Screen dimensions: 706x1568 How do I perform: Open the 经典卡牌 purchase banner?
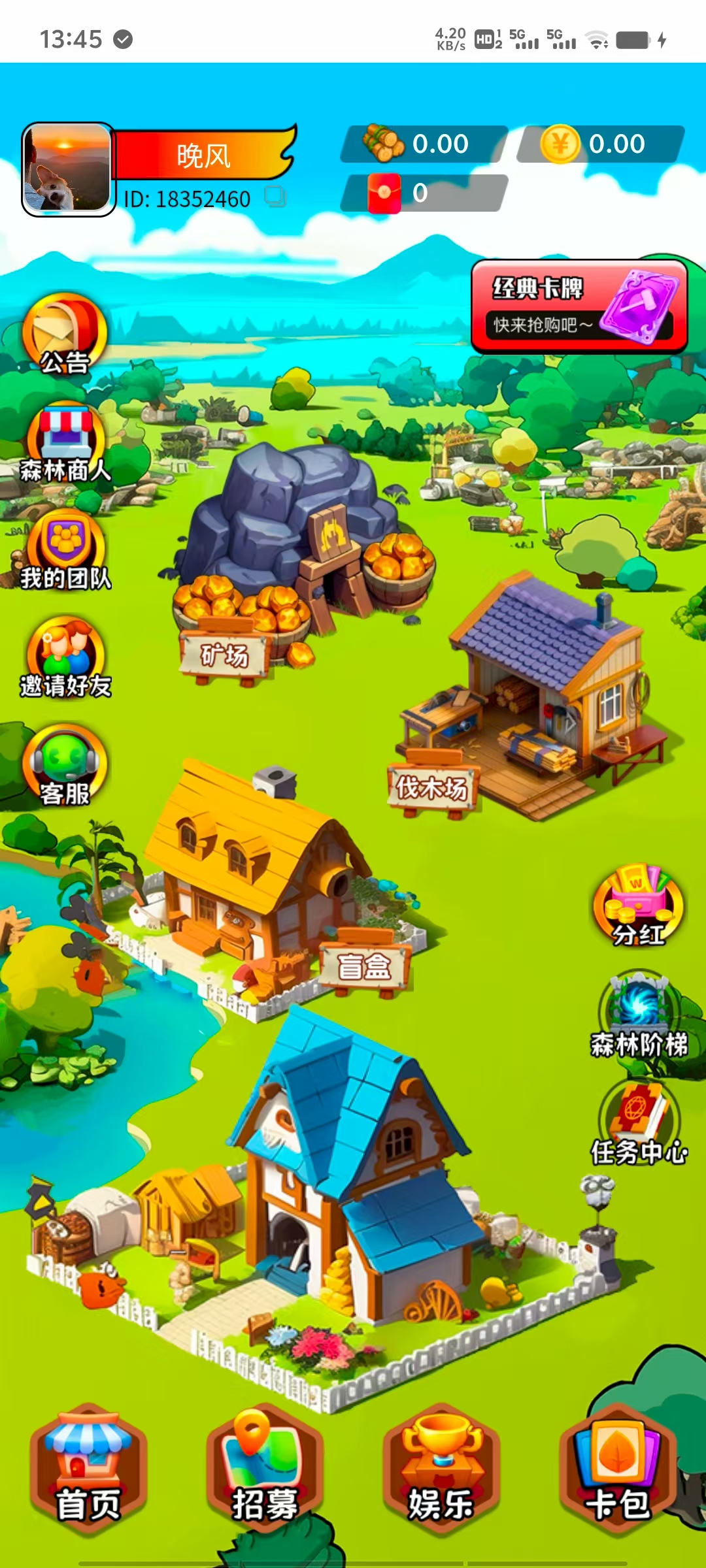tap(579, 306)
